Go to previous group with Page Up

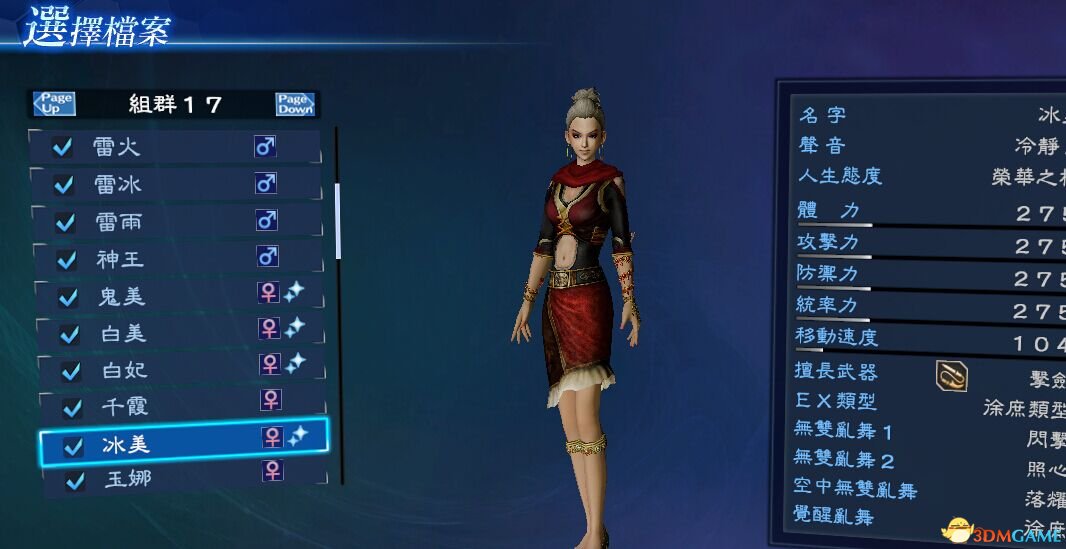tap(54, 103)
